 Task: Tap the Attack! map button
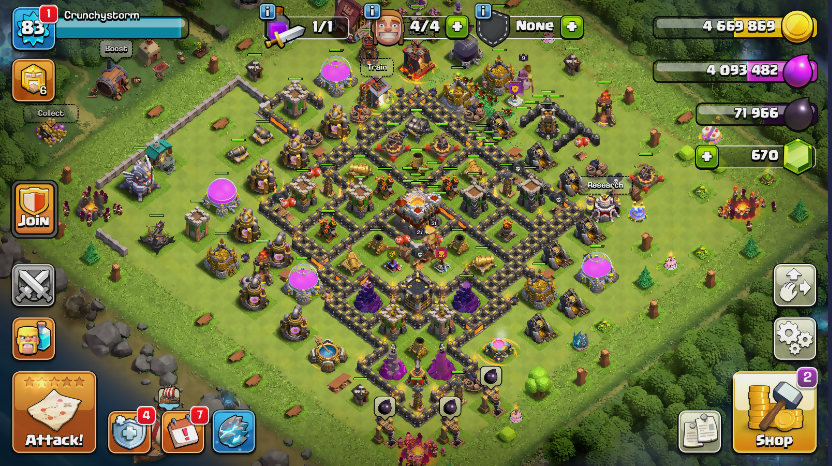[x=54, y=412]
